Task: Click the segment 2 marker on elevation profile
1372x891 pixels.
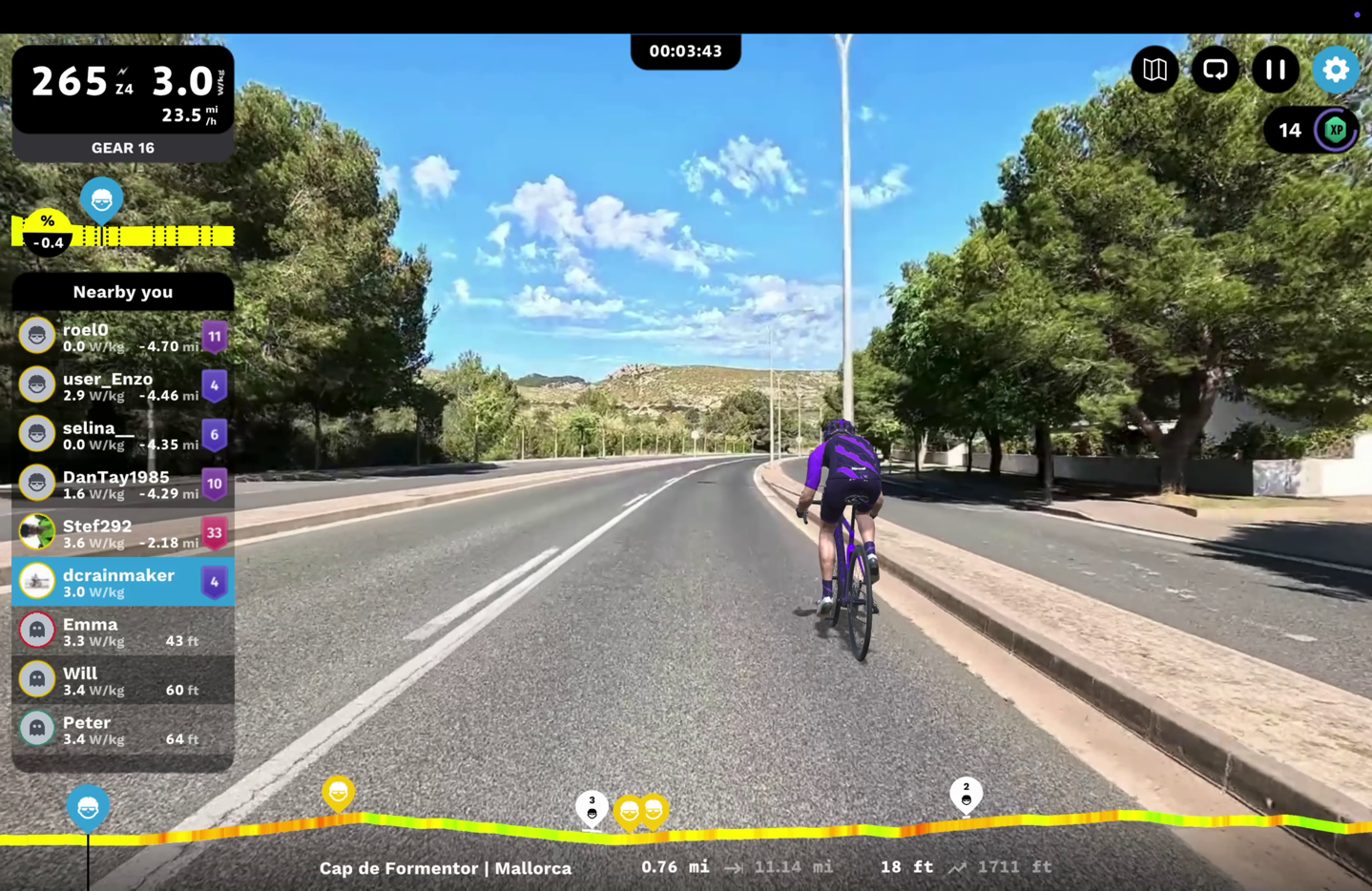Action: click(966, 795)
